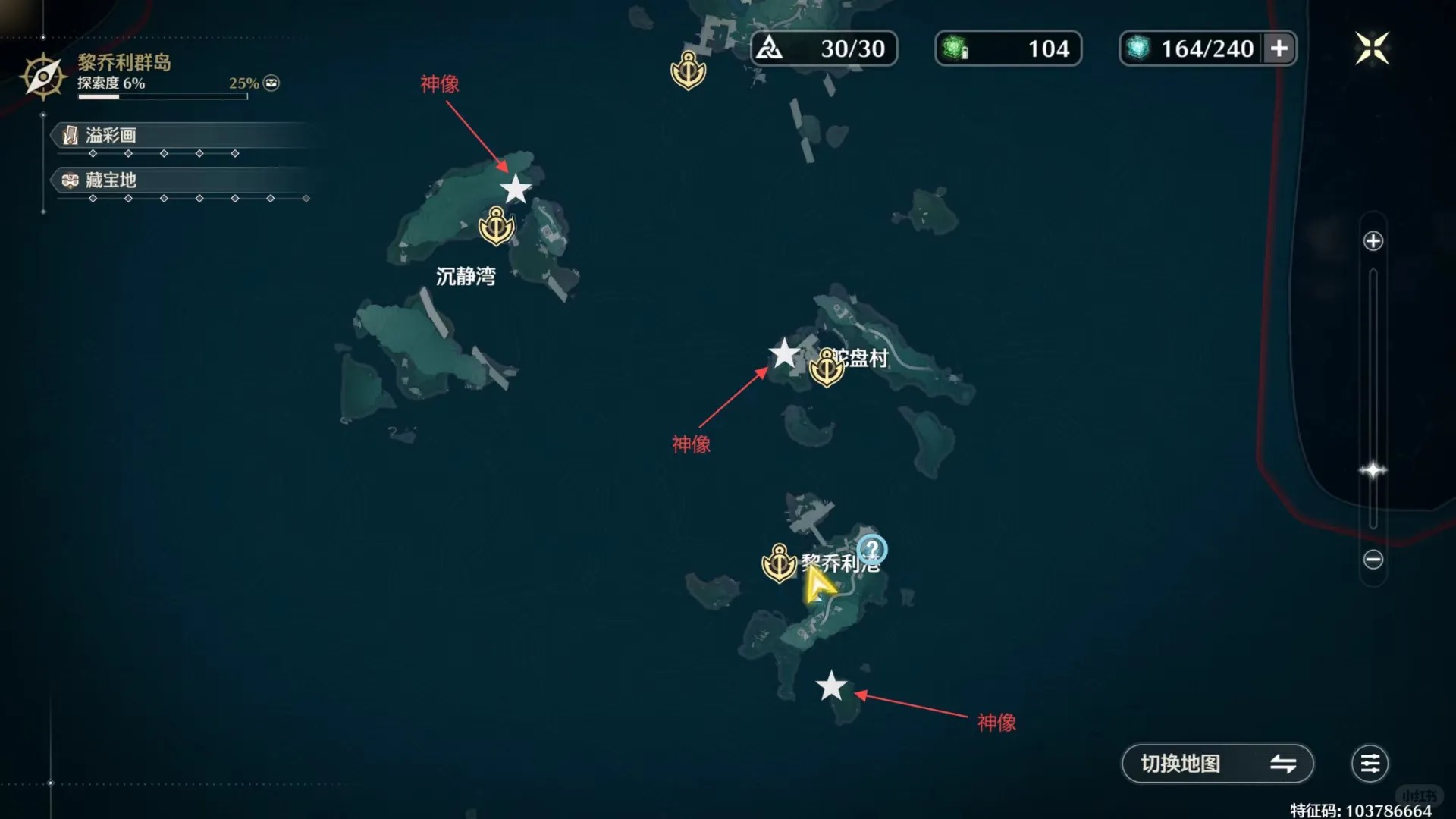Open the 25% exploration reward chest
The width and height of the screenshot is (1456, 819).
click(271, 83)
